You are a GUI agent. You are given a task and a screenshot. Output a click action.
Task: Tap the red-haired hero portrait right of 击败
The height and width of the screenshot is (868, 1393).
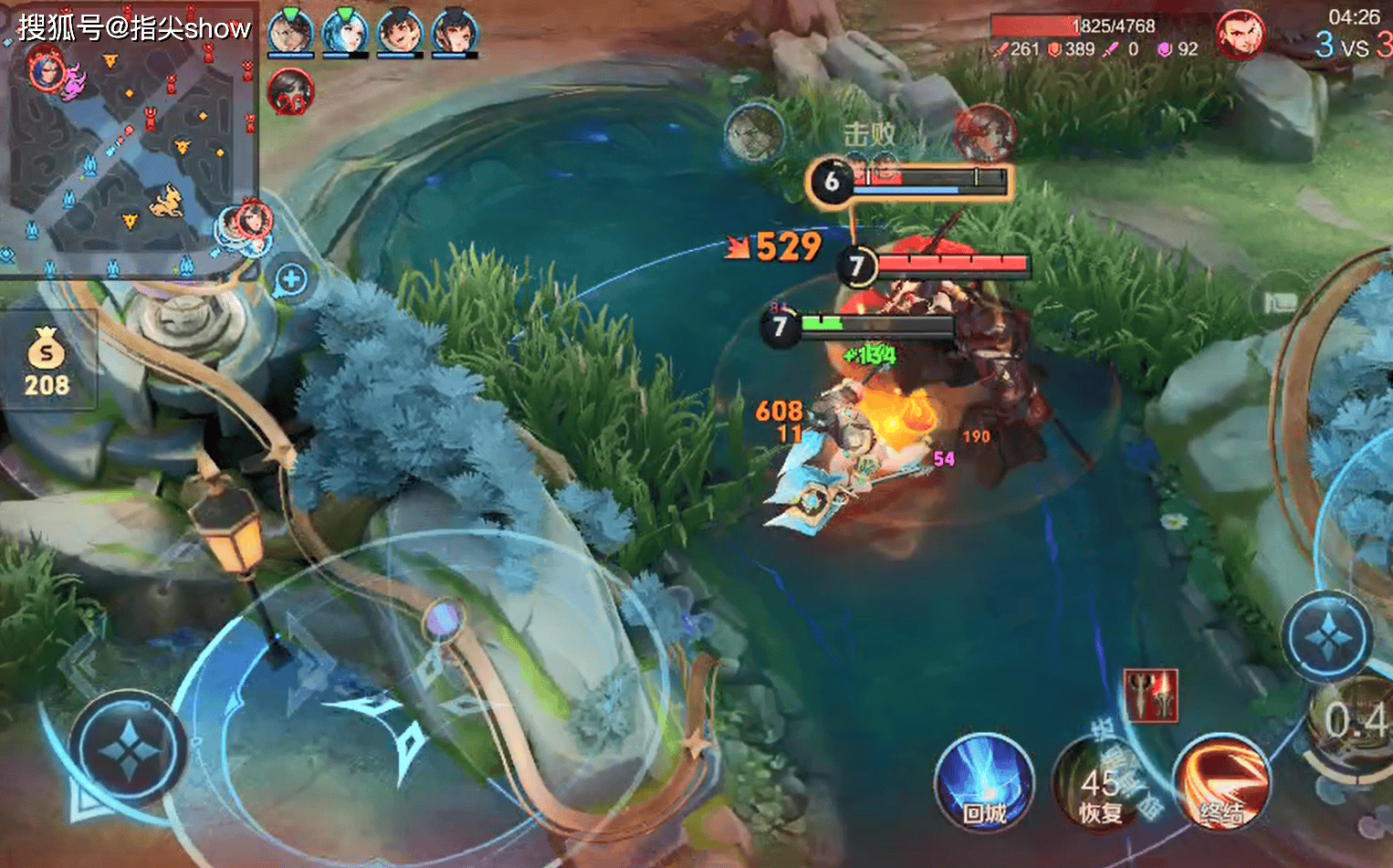click(x=984, y=133)
